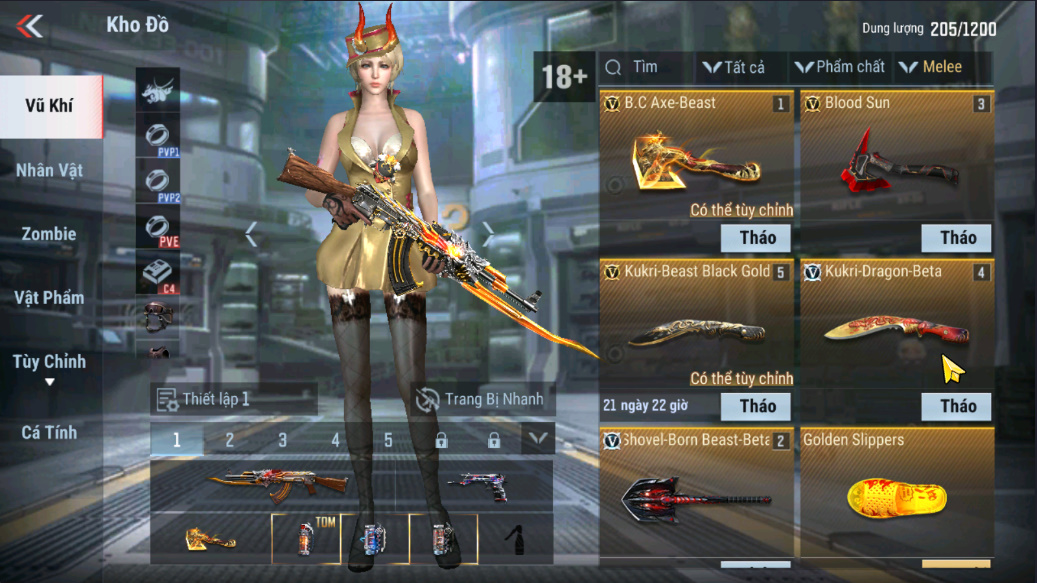Viewport: 1037px width, 583px height.
Task: Open Trang Bị Nhanh quick equip
Action: click(482, 399)
